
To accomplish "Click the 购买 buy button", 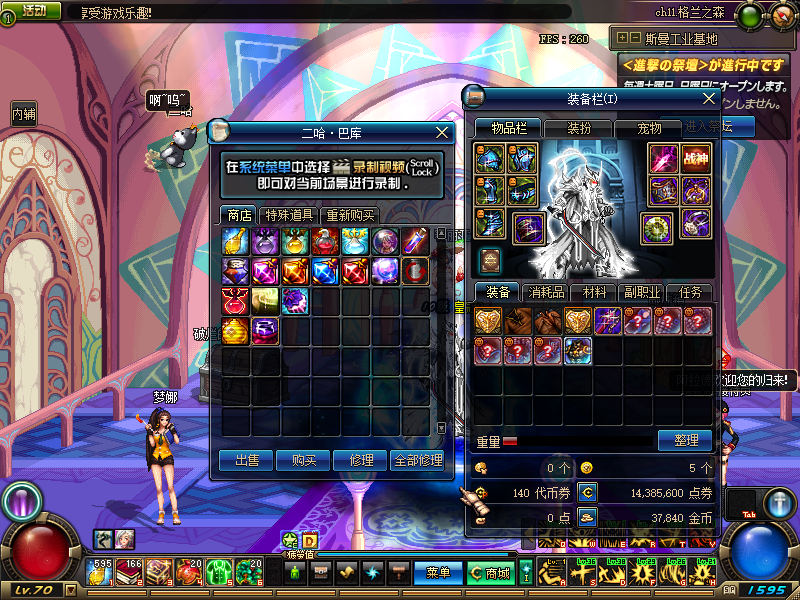I will pos(304,460).
